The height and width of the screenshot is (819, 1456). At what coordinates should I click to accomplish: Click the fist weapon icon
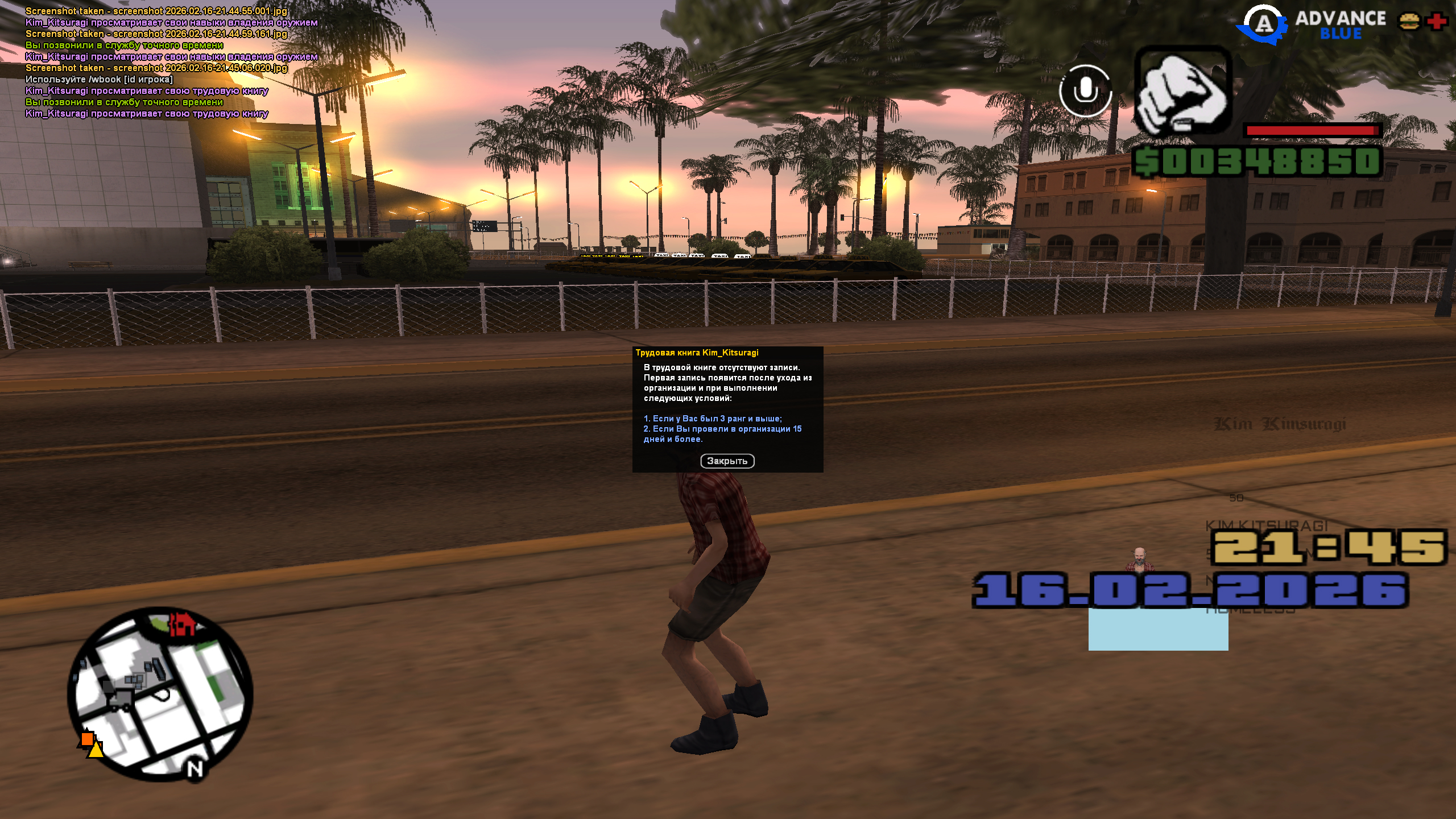pos(1183,91)
